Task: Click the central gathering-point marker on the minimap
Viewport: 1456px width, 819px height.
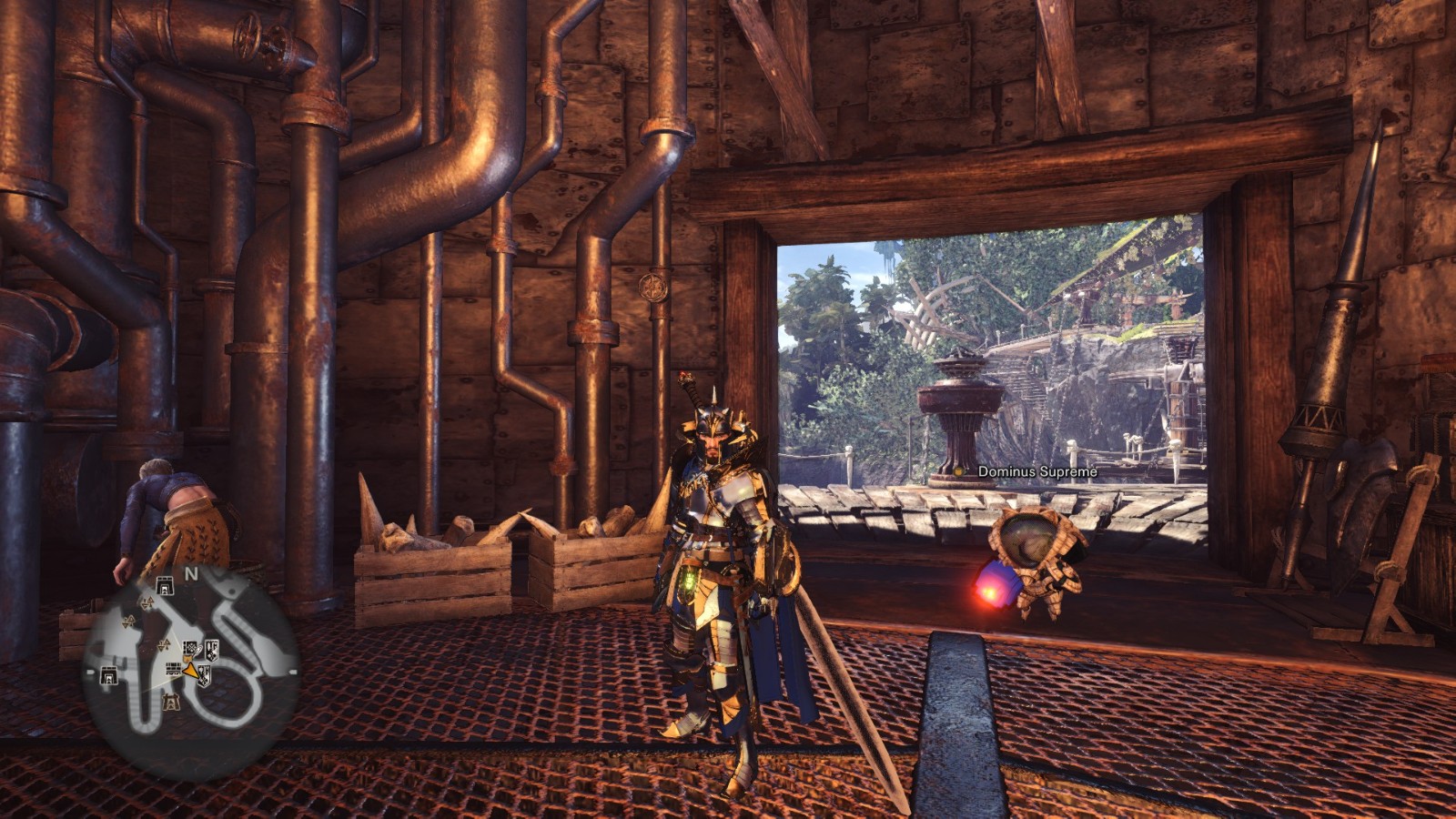Action: click(164, 645)
